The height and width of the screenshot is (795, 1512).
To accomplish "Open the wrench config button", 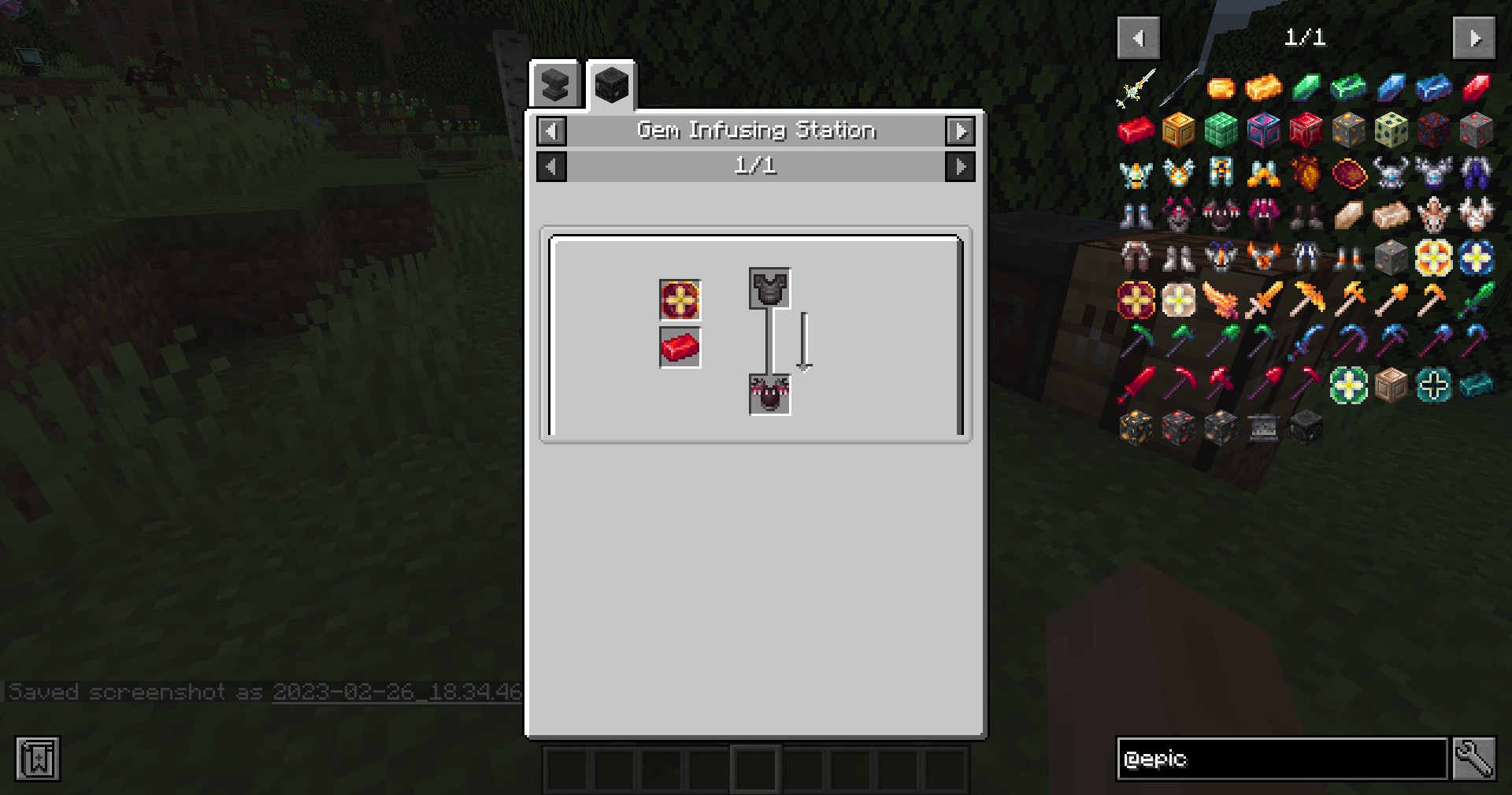I will pyautogui.click(x=1473, y=759).
